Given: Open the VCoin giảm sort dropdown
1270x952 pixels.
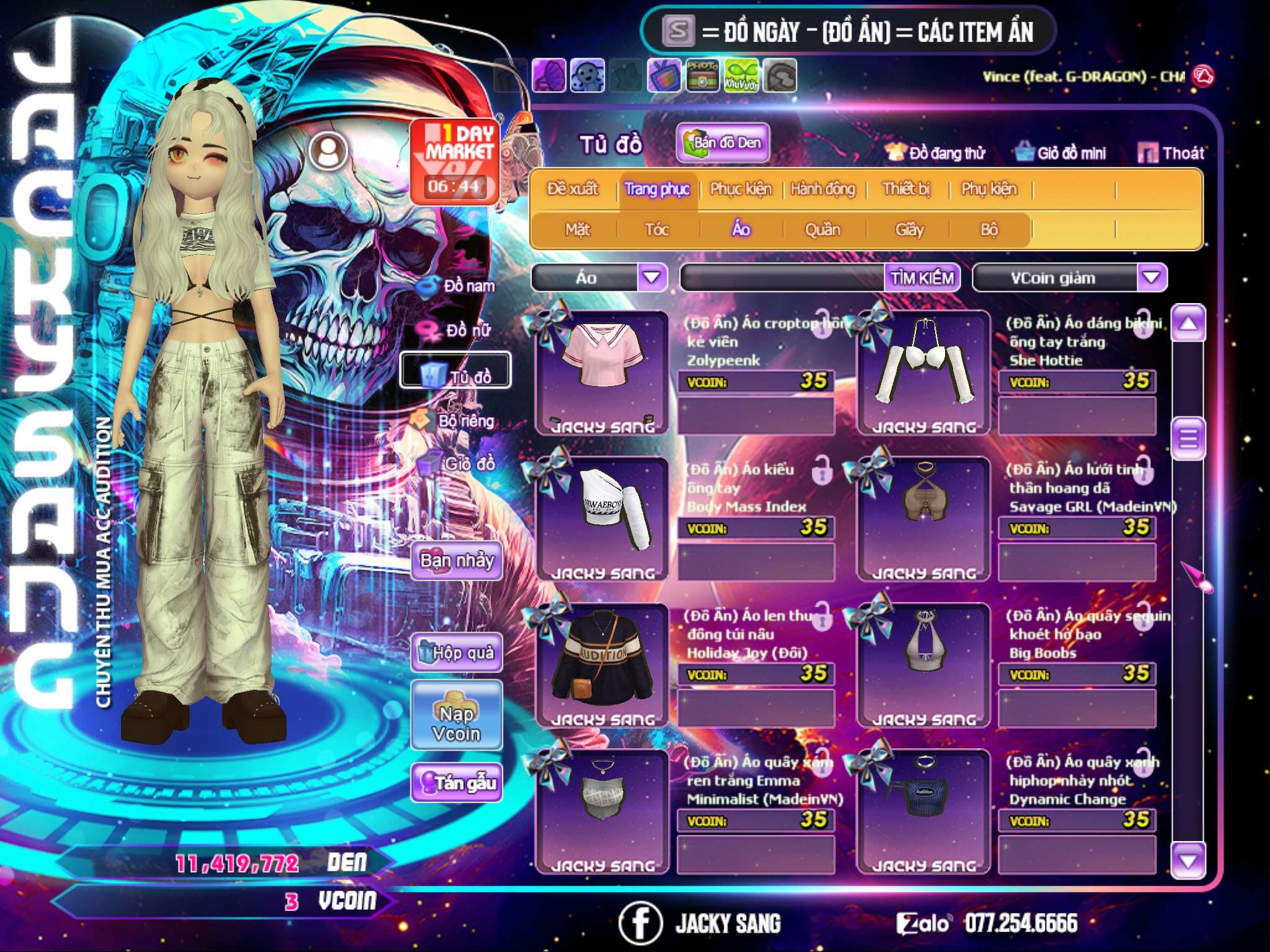Looking at the screenshot, I should click(x=1152, y=277).
